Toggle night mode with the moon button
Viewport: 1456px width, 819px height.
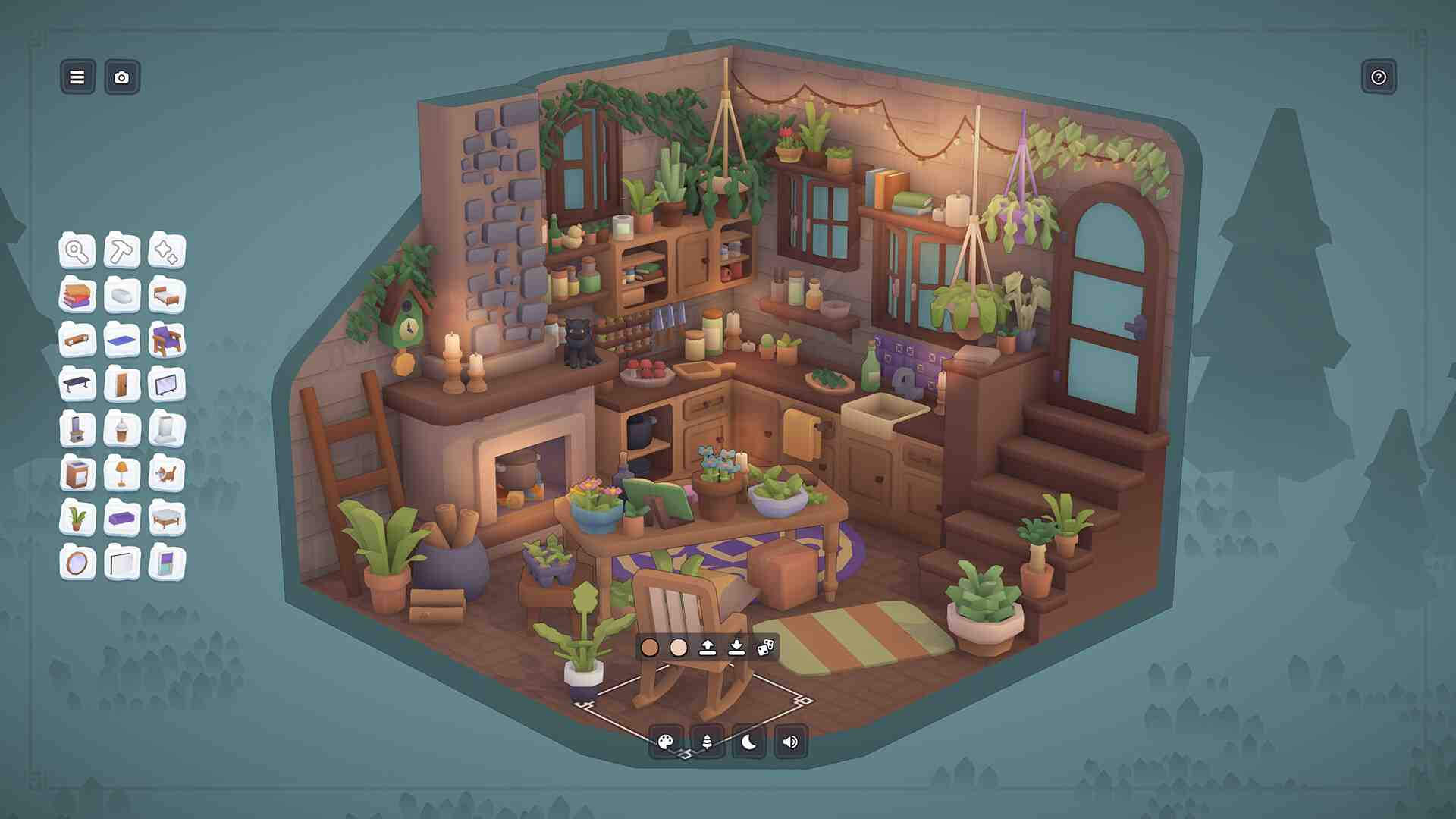click(748, 742)
